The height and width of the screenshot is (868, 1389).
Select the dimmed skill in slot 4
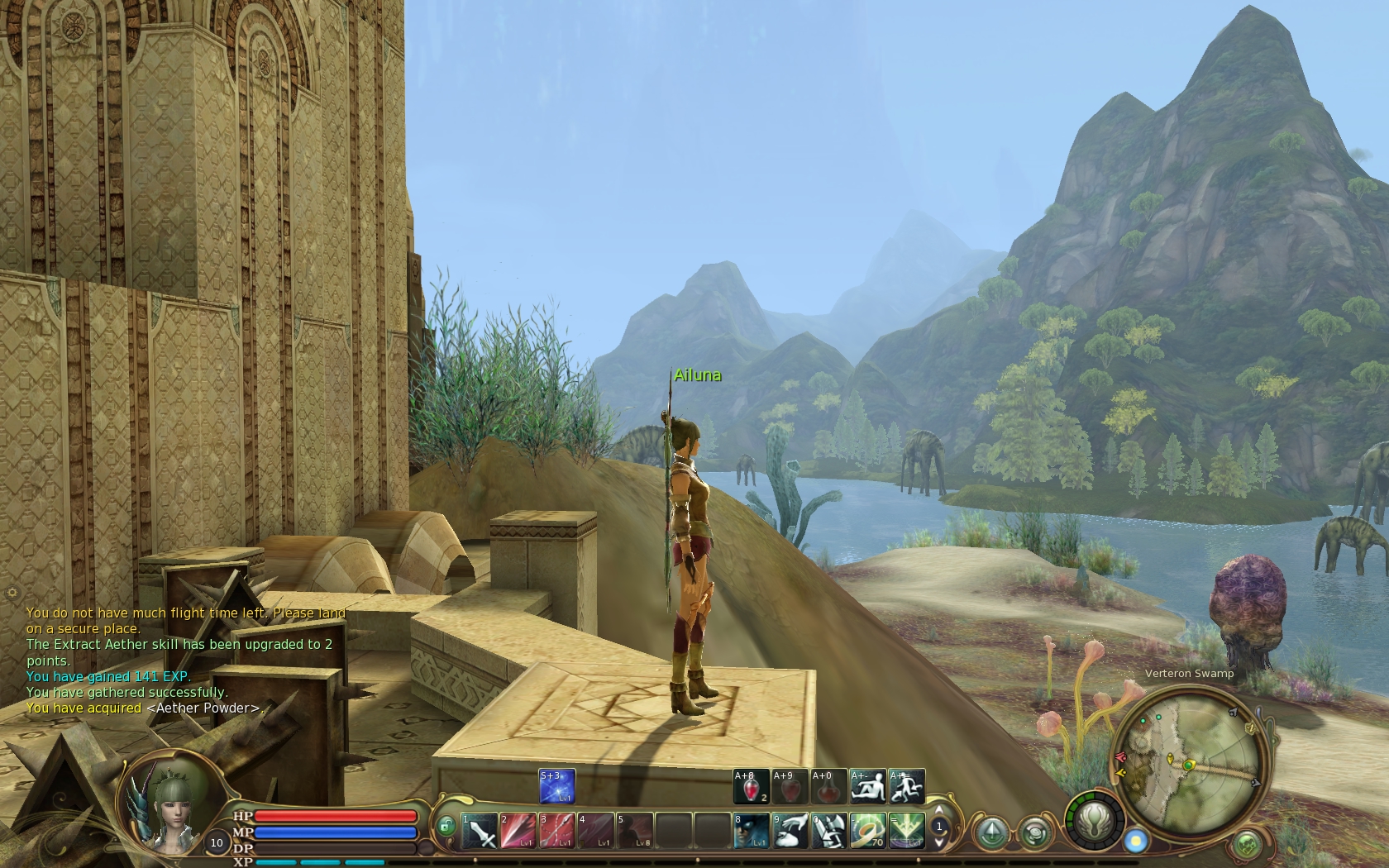(x=595, y=831)
